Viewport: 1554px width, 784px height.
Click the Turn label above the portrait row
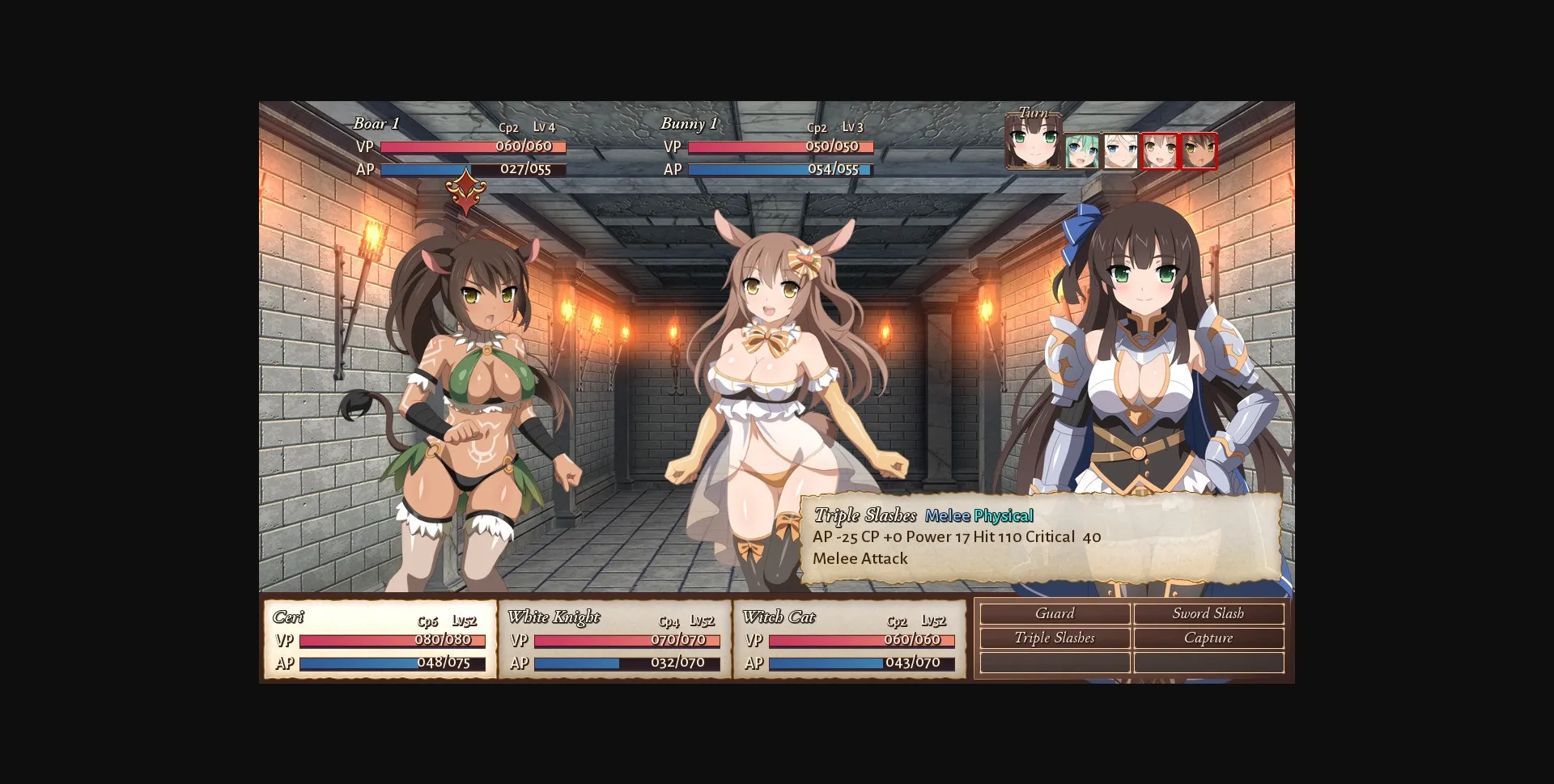click(1031, 112)
